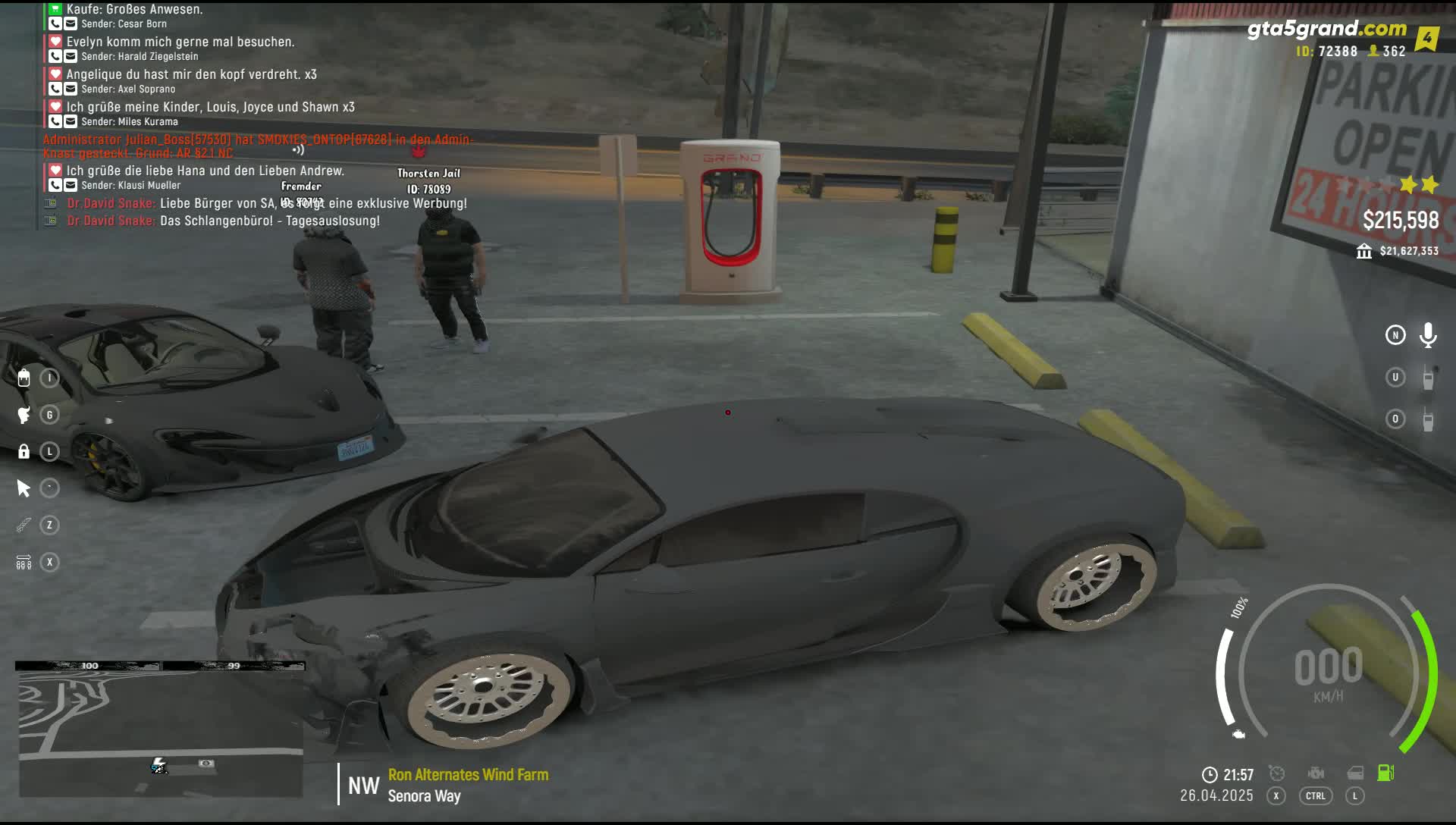Select the walkie-talkie icon beside the U key
Screen dimensions: 1456x825
click(x=1428, y=378)
